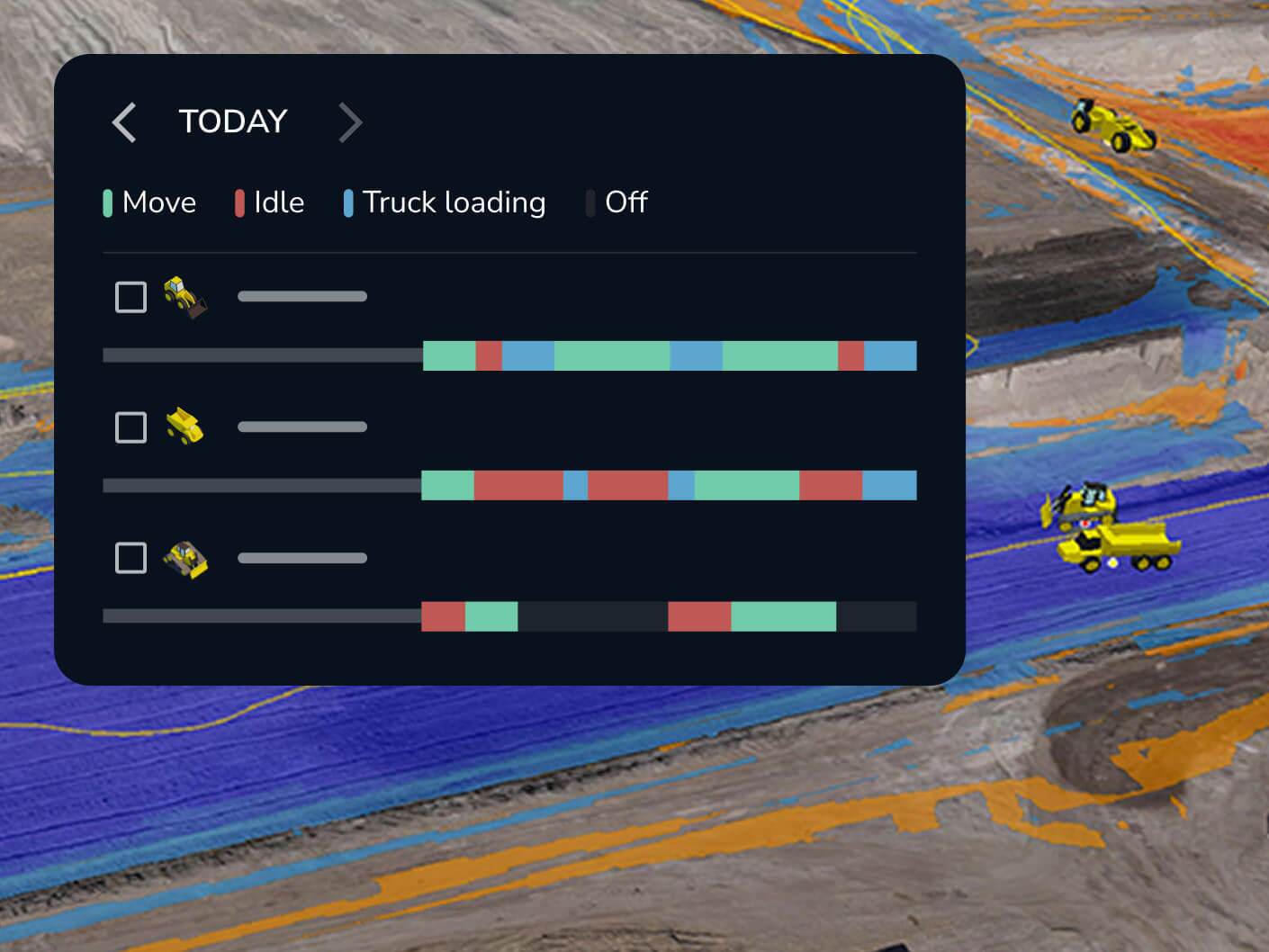Image resolution: width=1269 pixels, height=952 pixels.
Task: Go to the previous day with the left chevron
Action: (123, 121)
